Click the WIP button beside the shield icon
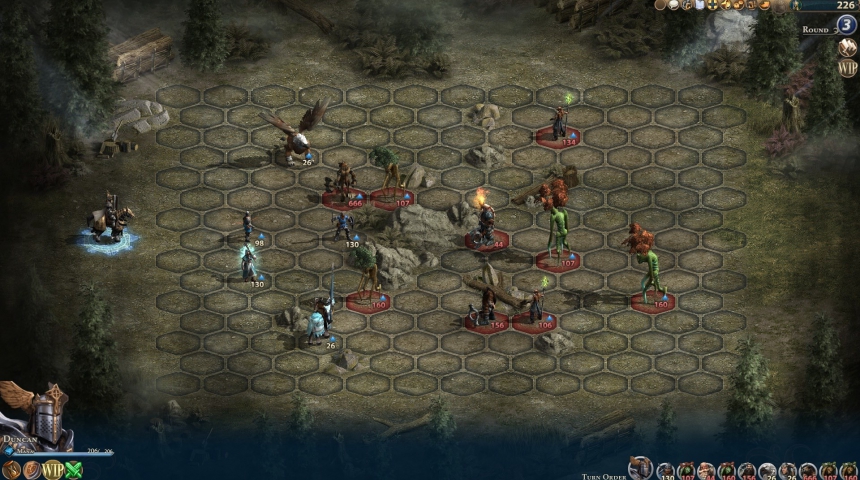The image size is (860, 480). tap(53, 469)
